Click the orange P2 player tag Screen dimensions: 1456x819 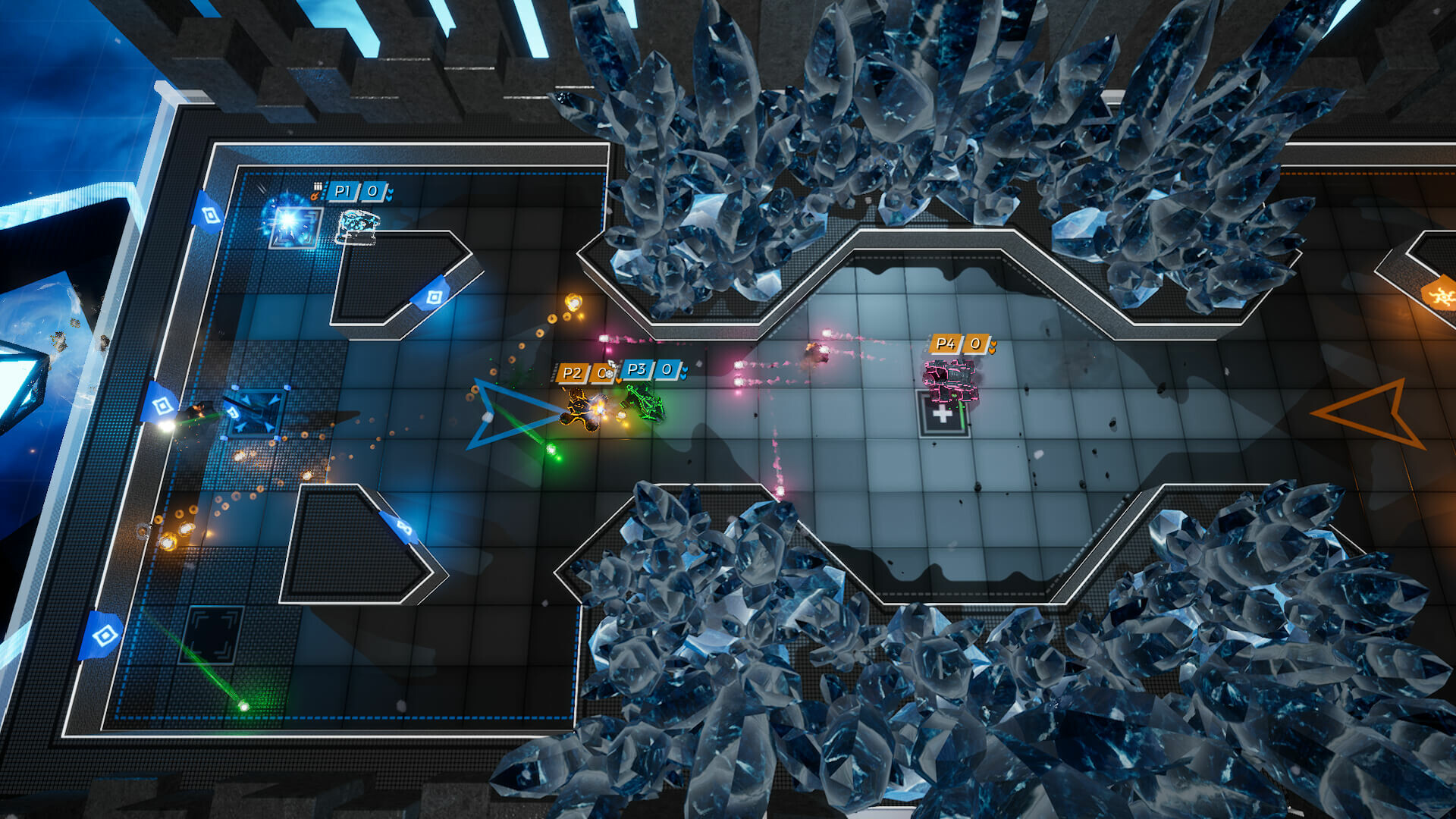point(573,372)
